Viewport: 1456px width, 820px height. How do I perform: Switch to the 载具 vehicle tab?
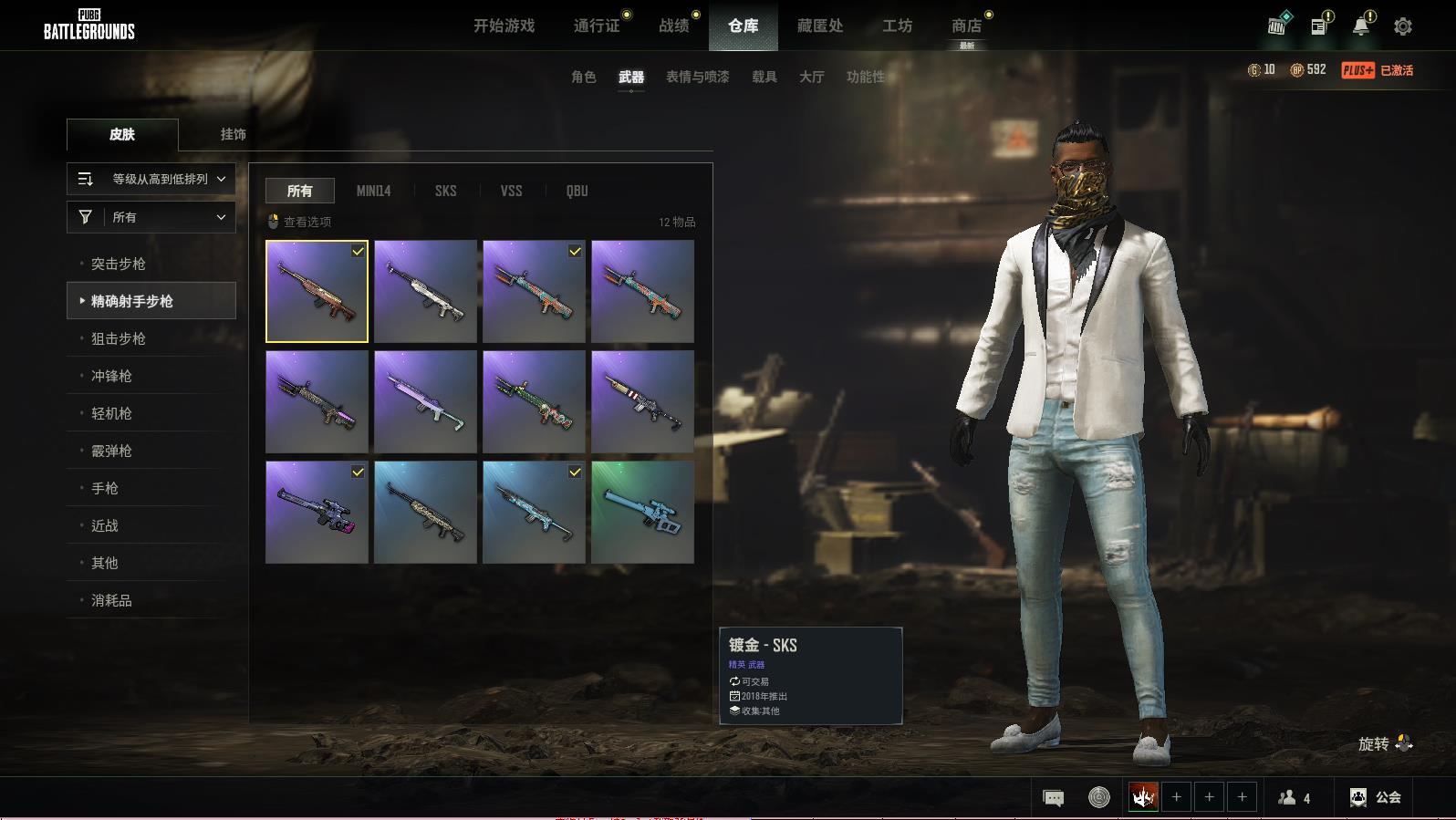(764, 77)
